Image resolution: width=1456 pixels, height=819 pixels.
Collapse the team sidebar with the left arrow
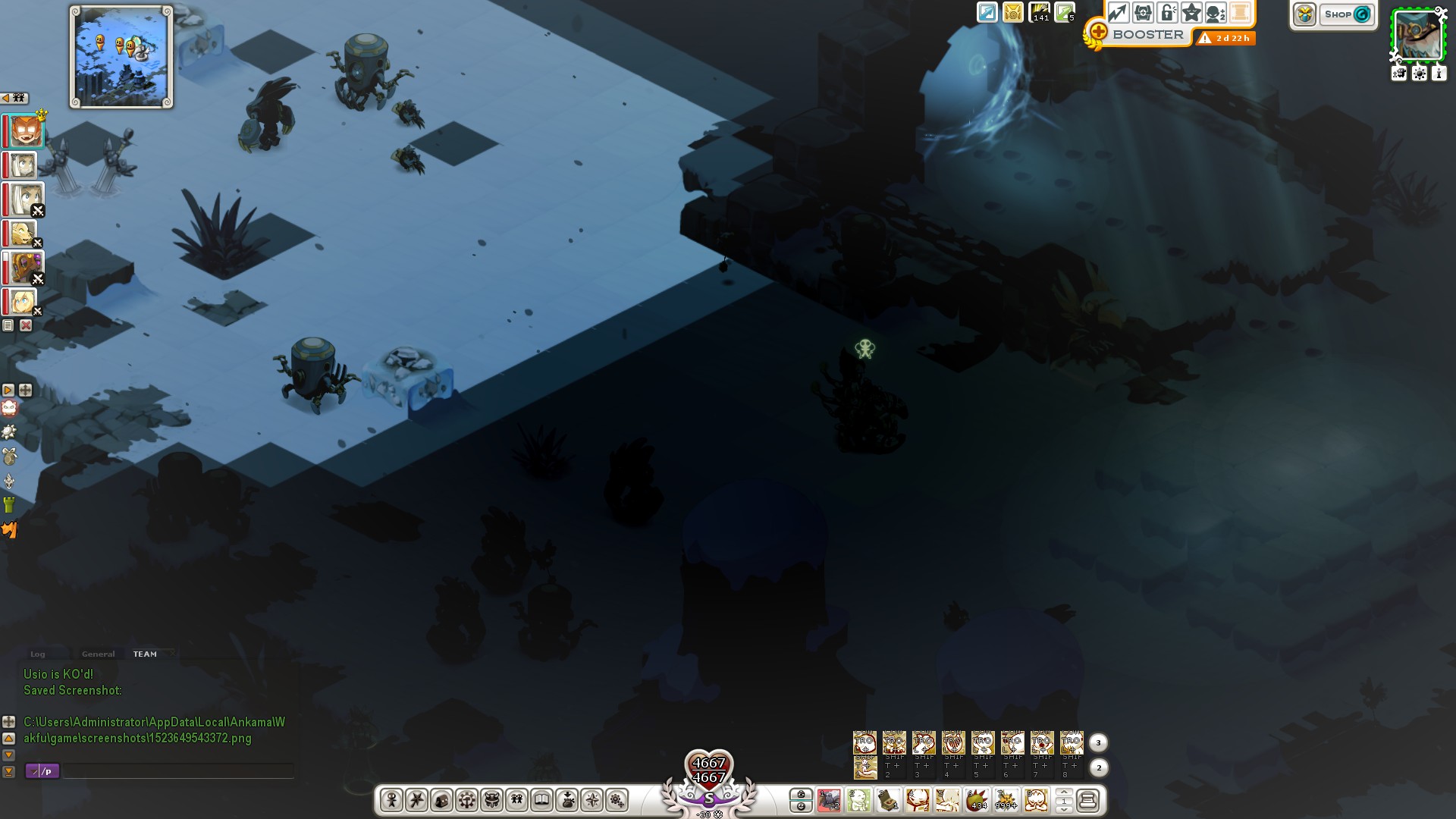pyautogui.click(x=6, y=97)
